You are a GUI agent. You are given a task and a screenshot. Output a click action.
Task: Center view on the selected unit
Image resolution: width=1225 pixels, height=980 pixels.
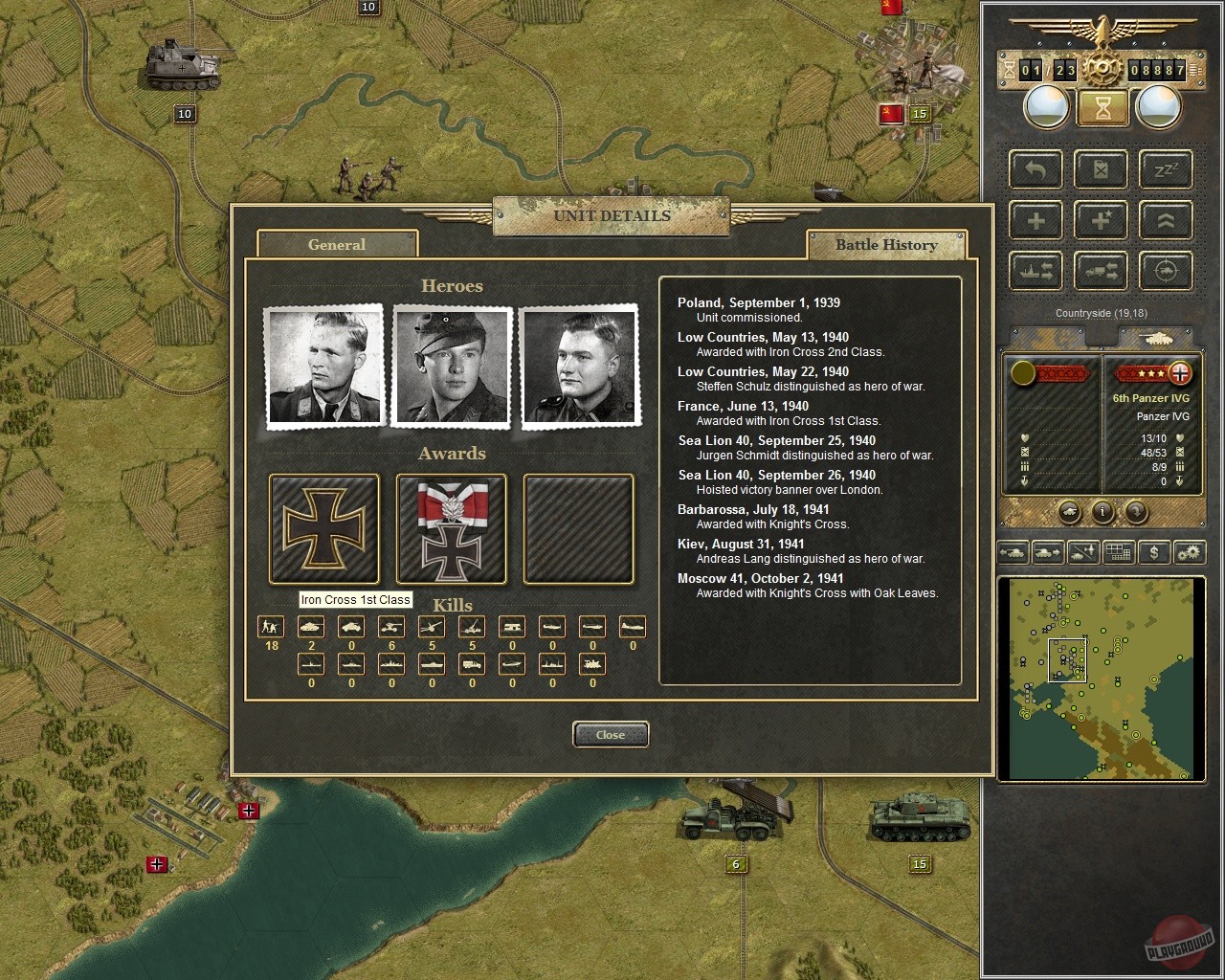pyautogui.click(x=1166, y=271)
